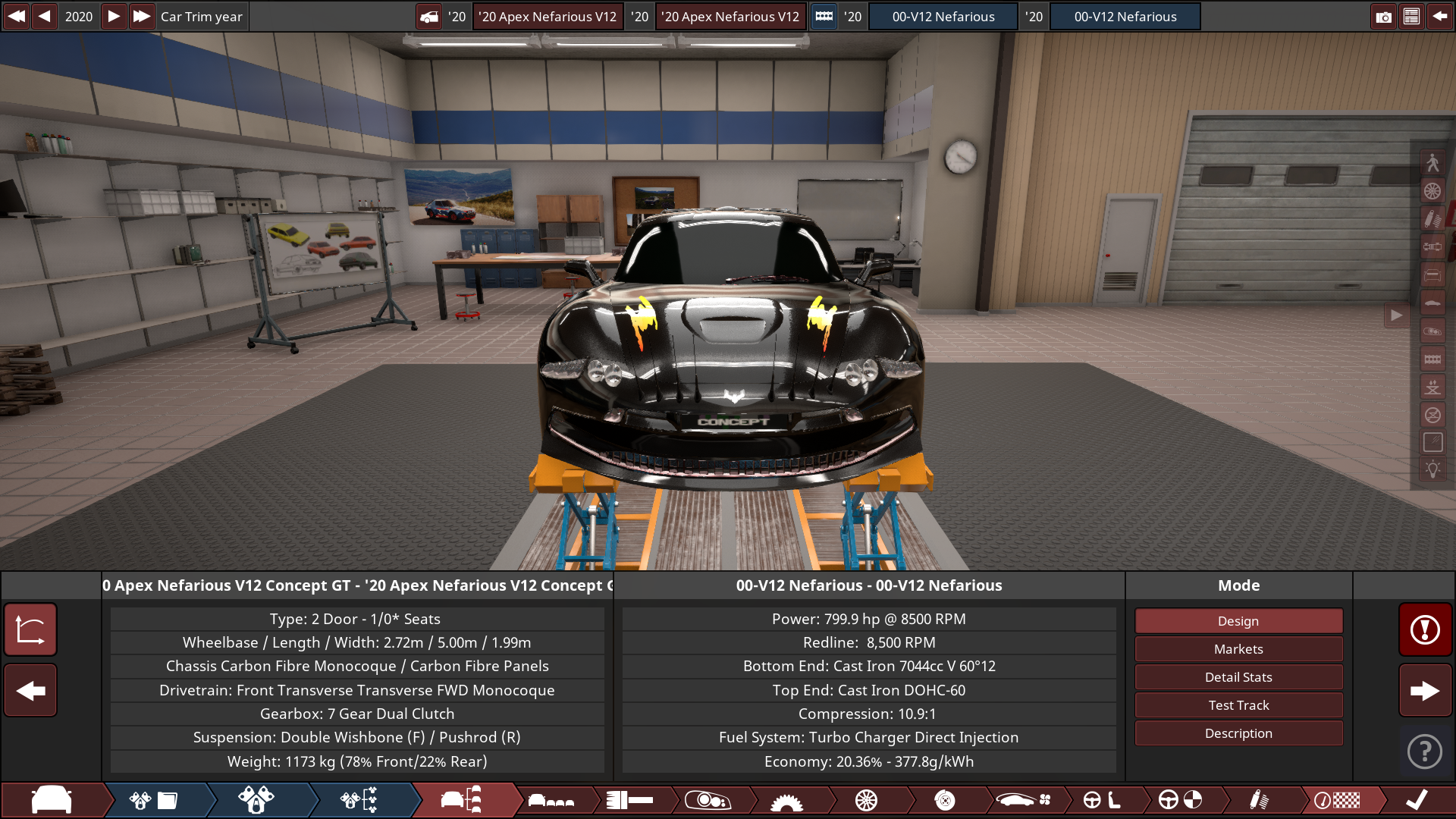This screenshot has width=1456, height=819.
Task: Advance the Car Trim year past 2020
Action: (114, 16)
